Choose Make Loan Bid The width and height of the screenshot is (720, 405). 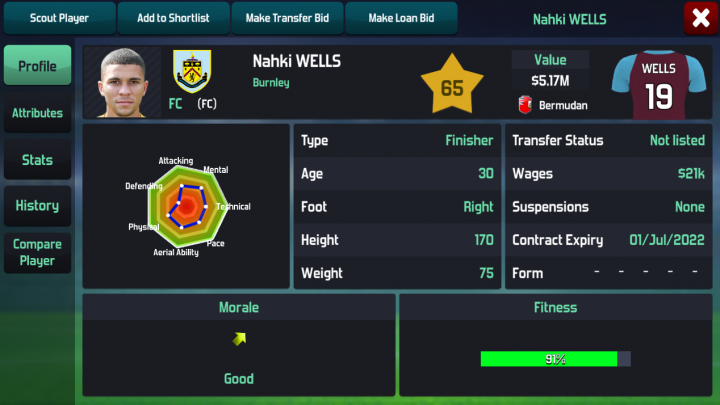[401, 18]
